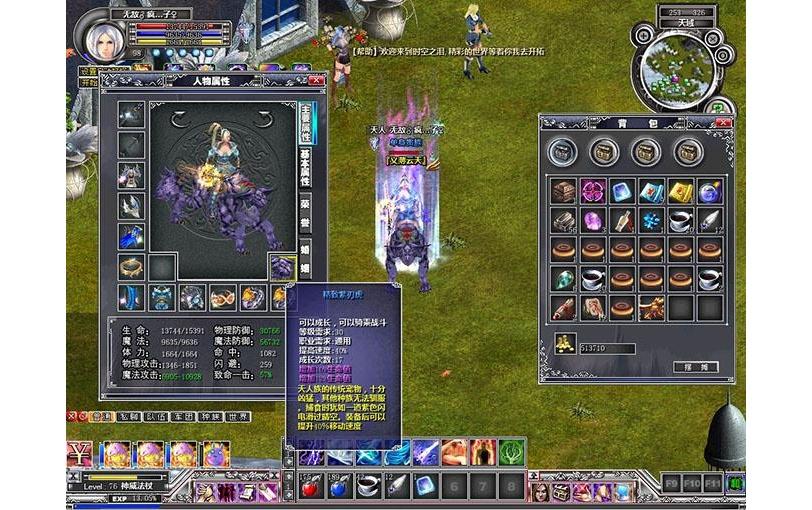Choose the first bag tab chest icon

click(x=562, y=151)
